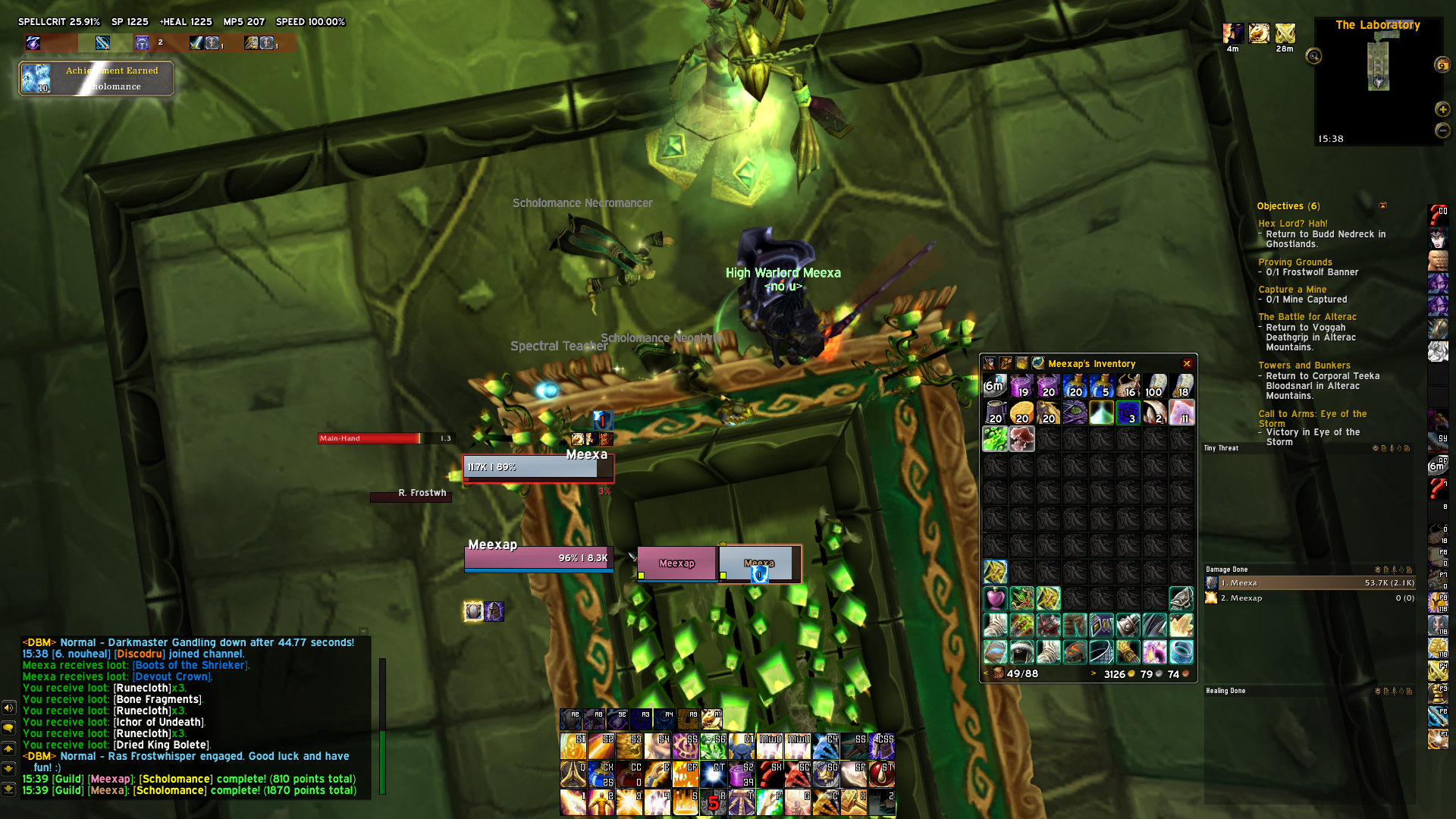This screenshot has height=819, width=1456.
Task: Select the Meexap party frame
Action: (676, 563)
